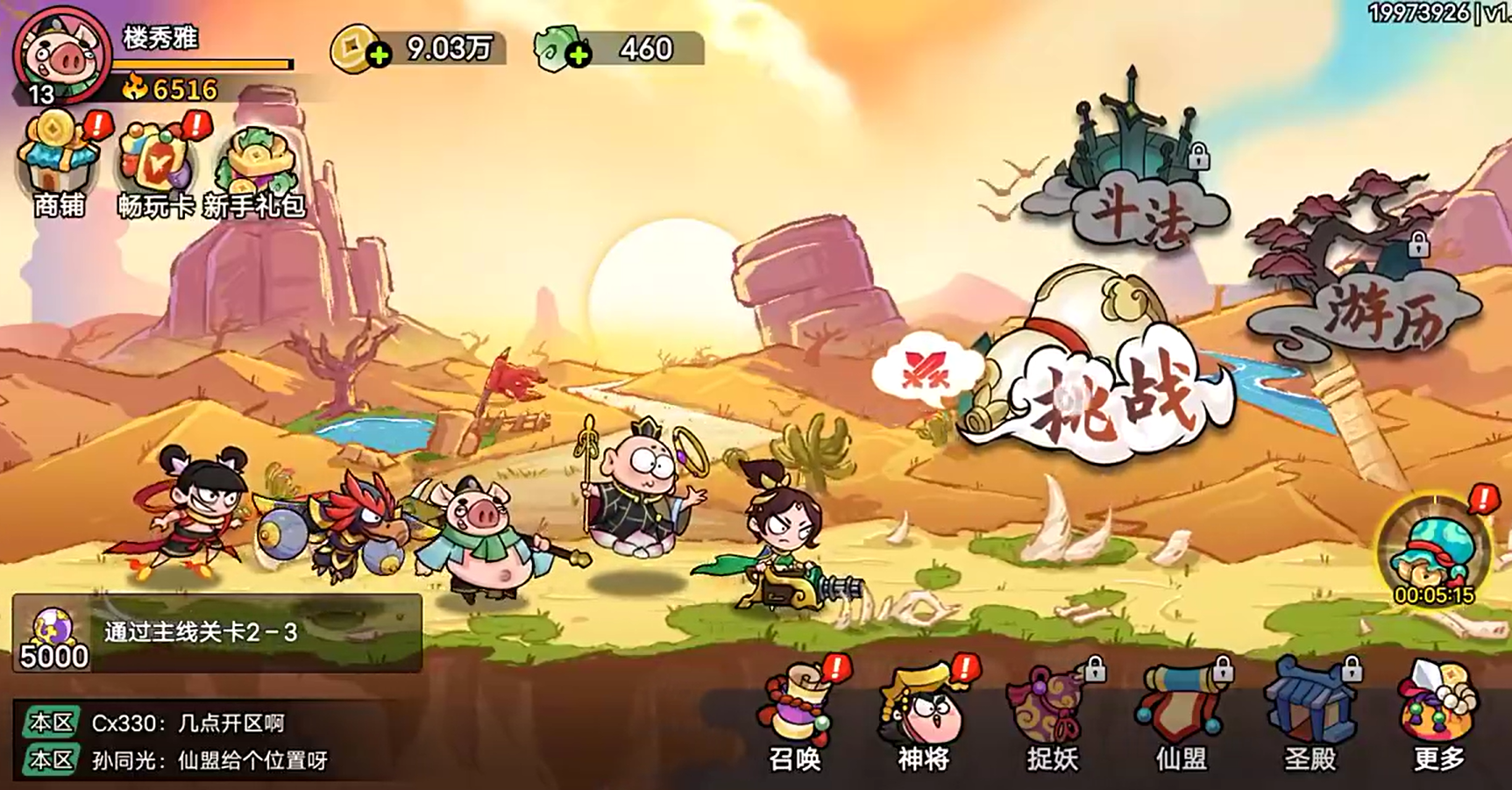Add more gold coins with the plus

[x=378, y=55]
